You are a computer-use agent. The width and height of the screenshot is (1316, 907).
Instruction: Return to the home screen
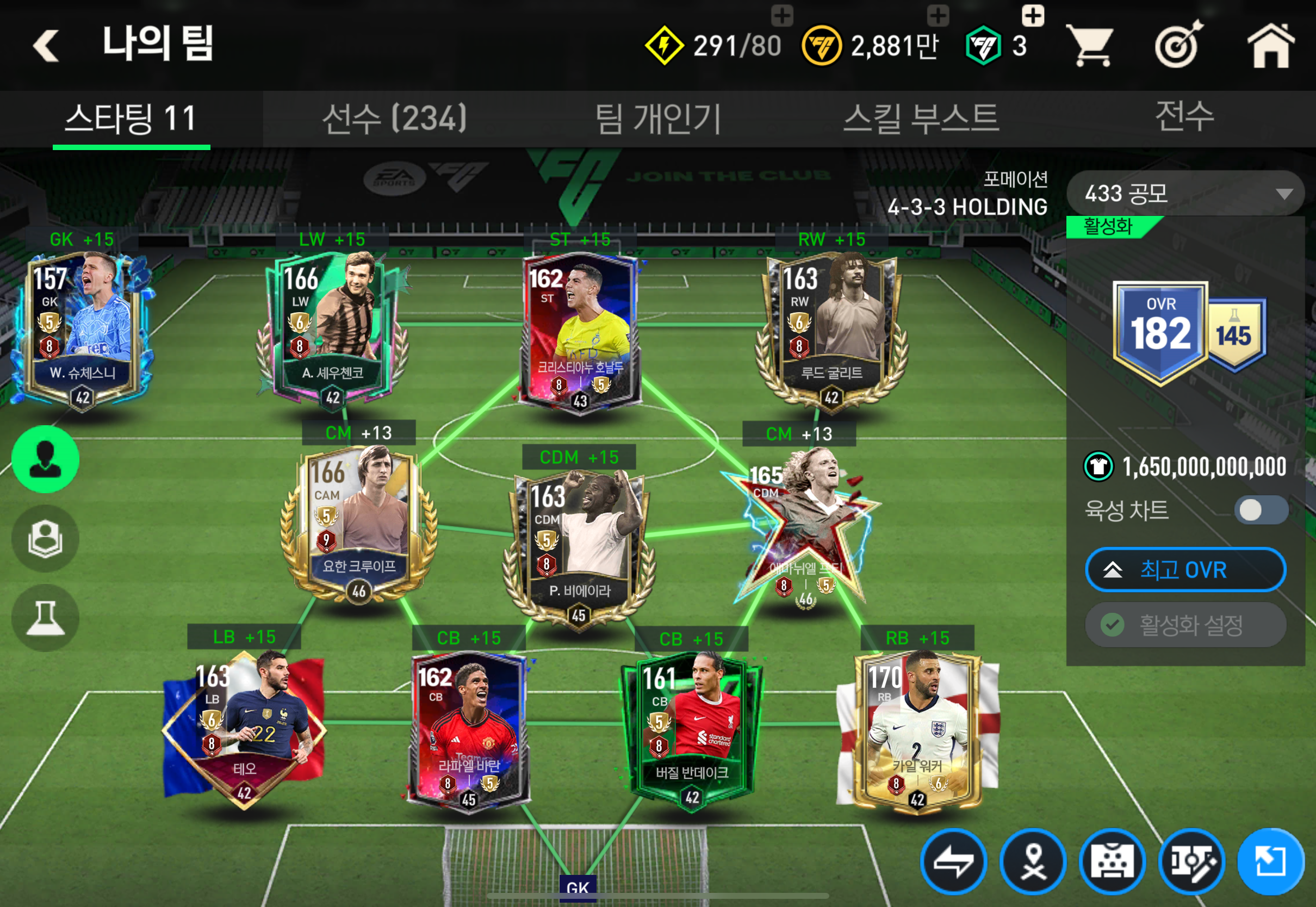tap(1270, 46)
